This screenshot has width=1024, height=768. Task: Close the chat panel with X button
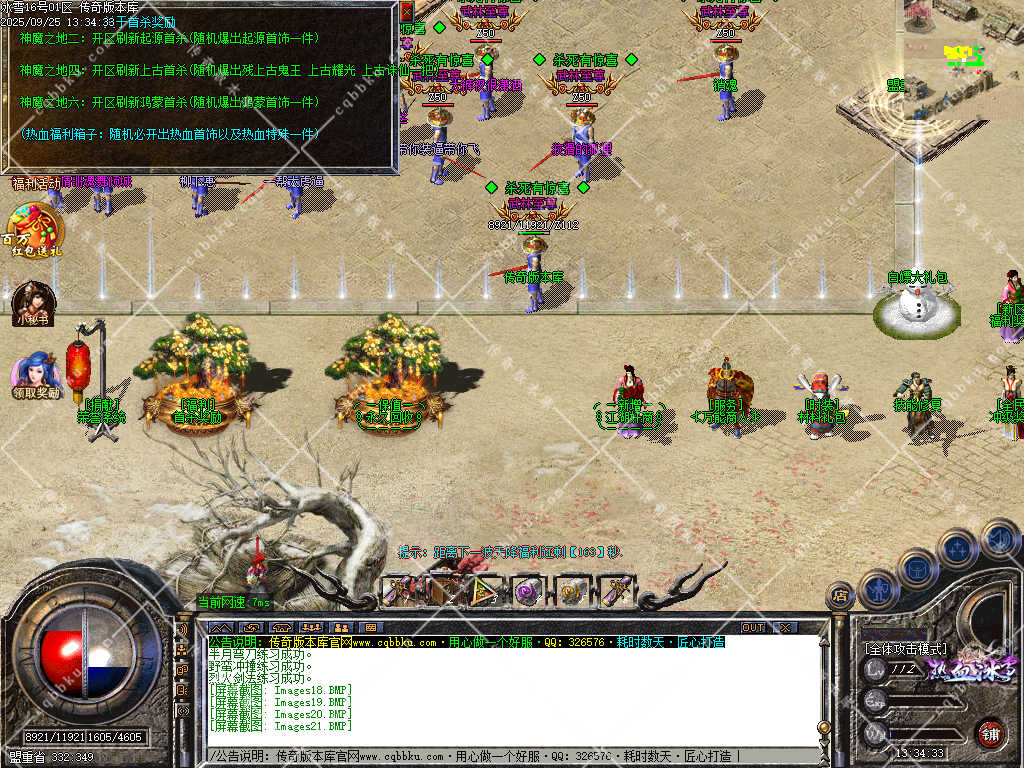click(x=786, y=627)
